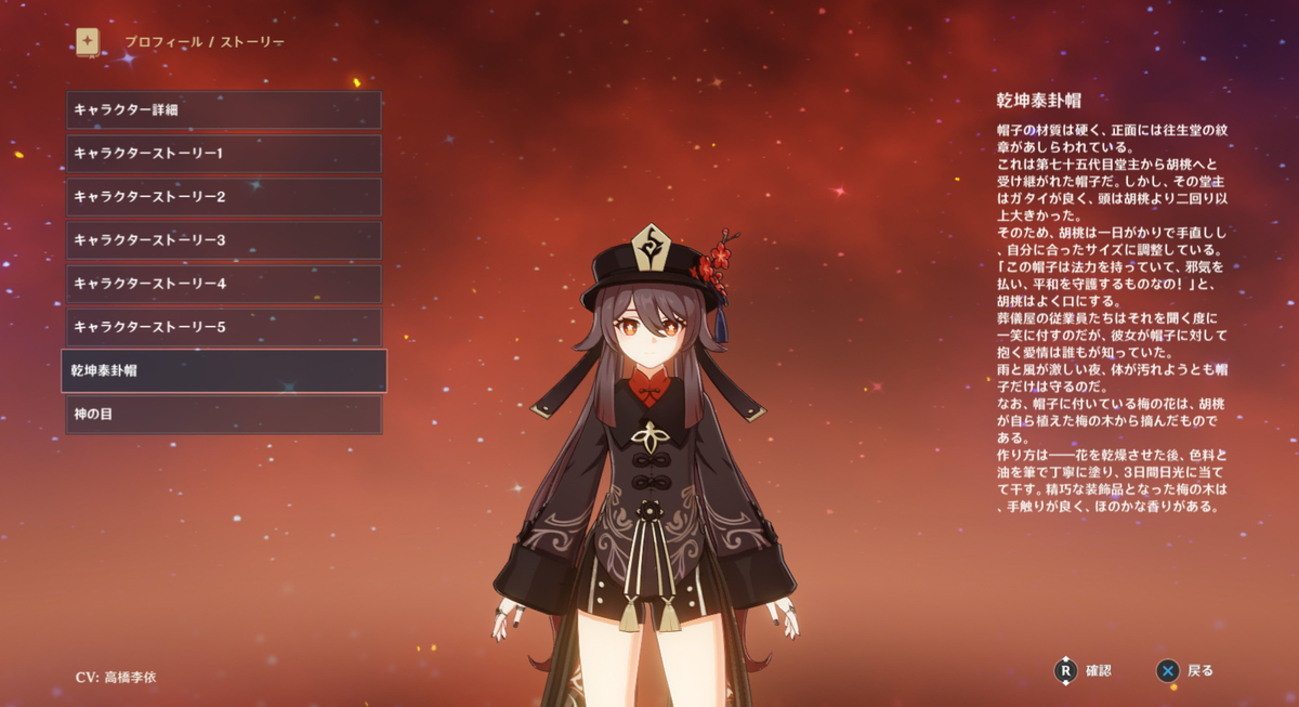Image resolution: width=1299 pixels, height=707 pixels.
Task: Click the profile book icon
Action: [88, 42]
